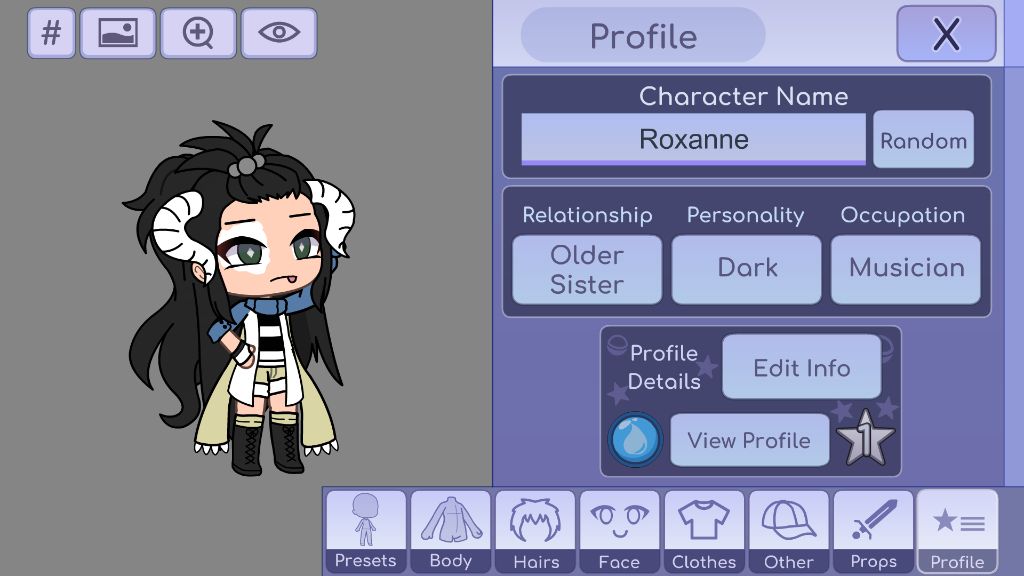This screenshot has height=576, width=1024.
Task: Switch to the Presets tab
Action: tap(365, 532)
